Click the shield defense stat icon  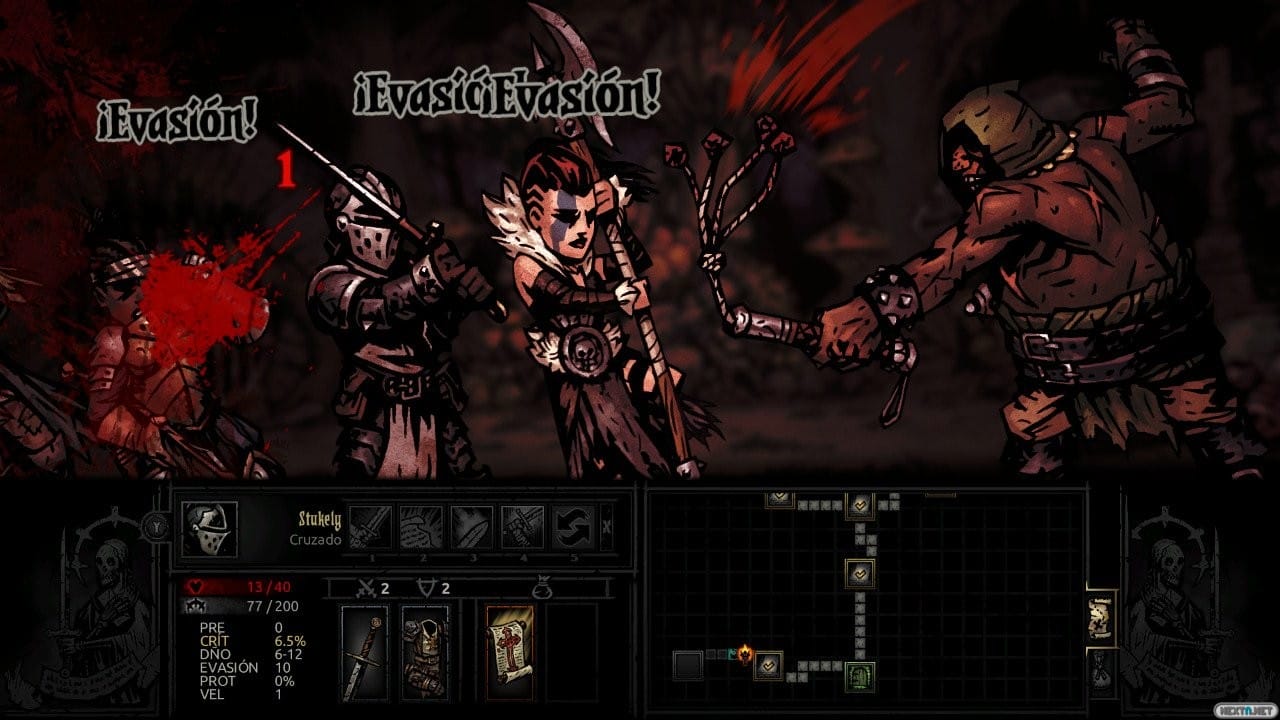click(x=425, y=588)
